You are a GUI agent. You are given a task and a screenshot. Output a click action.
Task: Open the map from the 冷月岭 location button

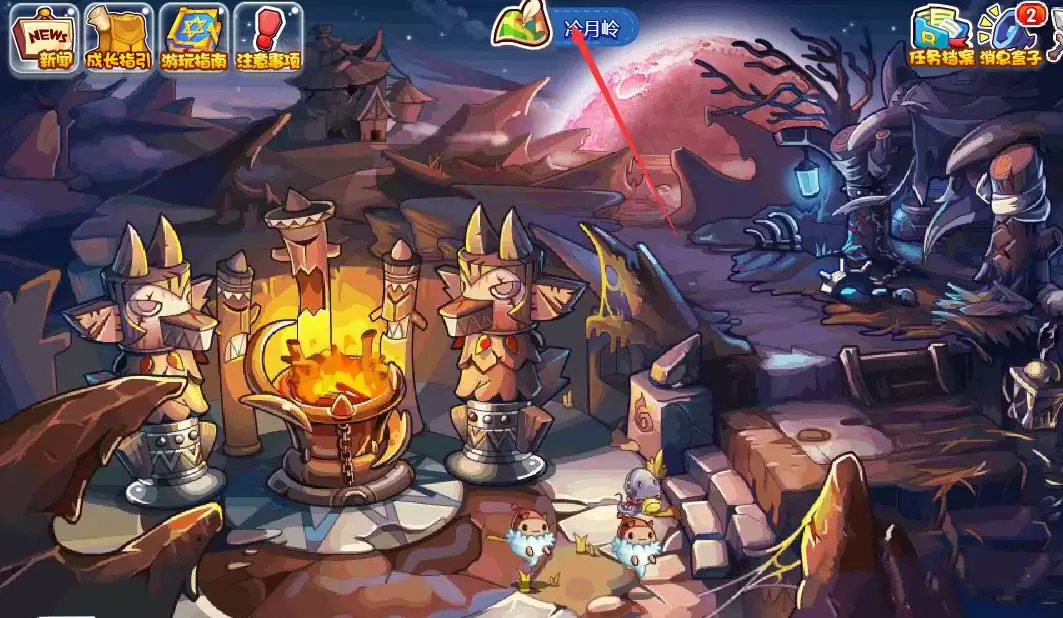pyautogui.click(x=565, y=28)
